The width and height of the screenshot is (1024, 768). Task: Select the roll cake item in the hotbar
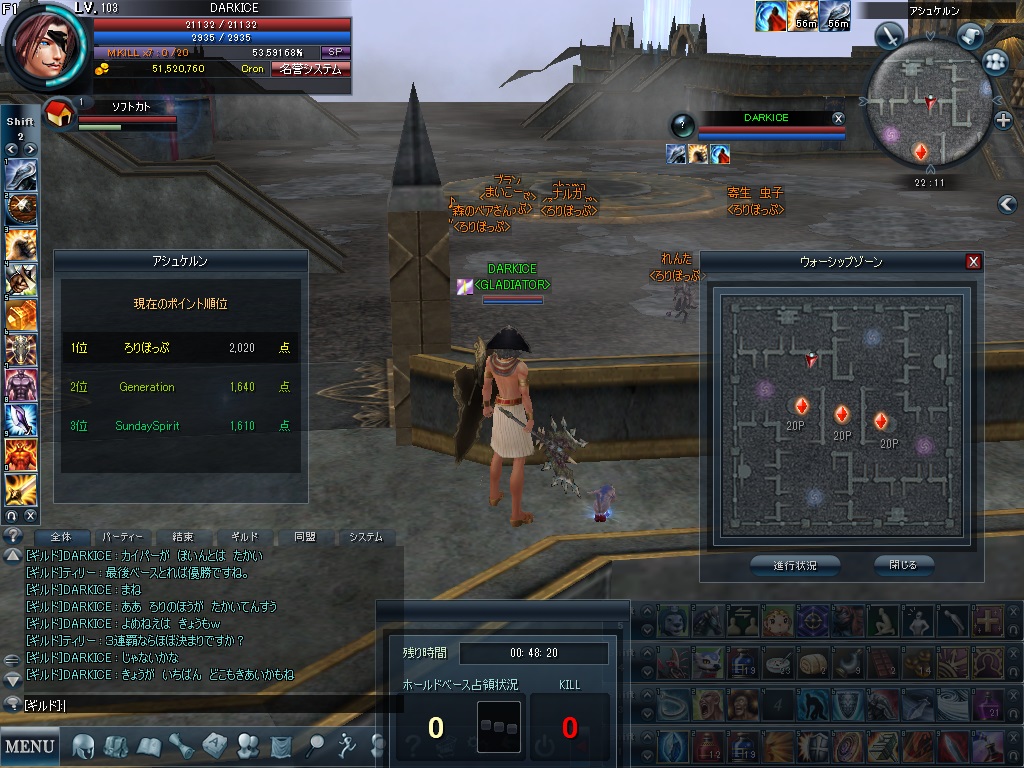[x=815, y=661]
